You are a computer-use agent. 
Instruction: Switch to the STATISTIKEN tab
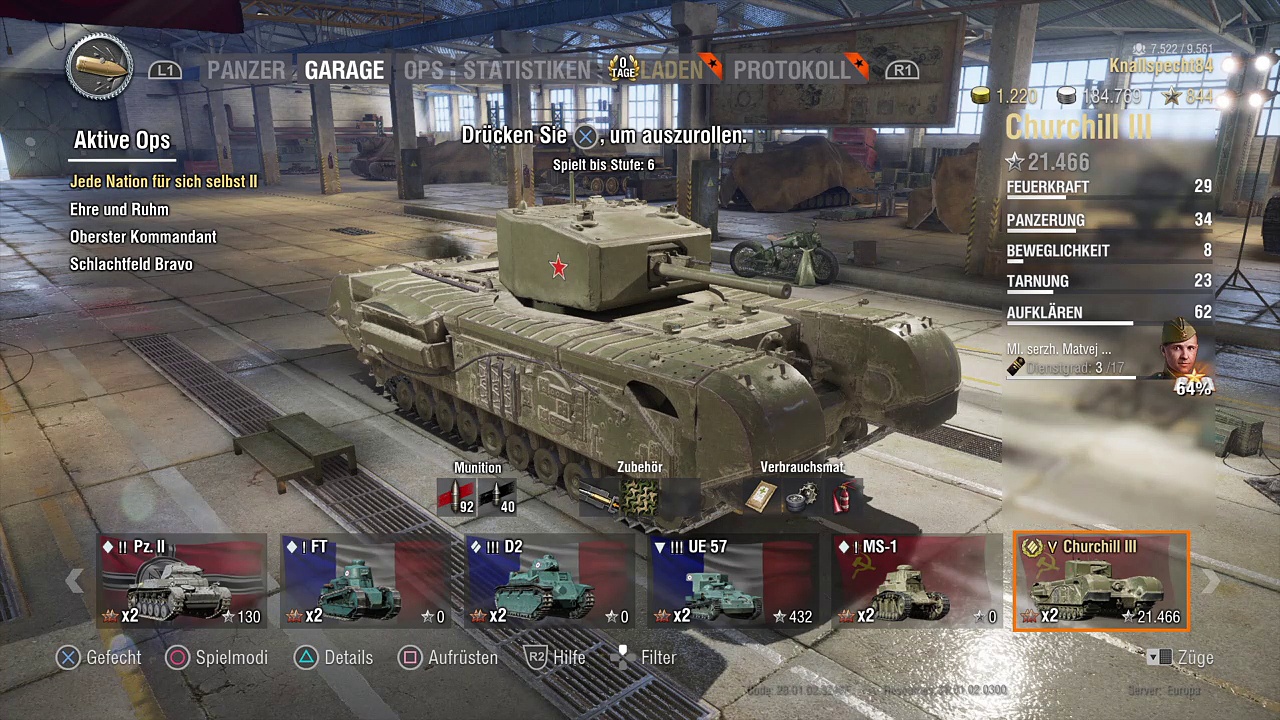pyautogui.click(x=526, y=70)
